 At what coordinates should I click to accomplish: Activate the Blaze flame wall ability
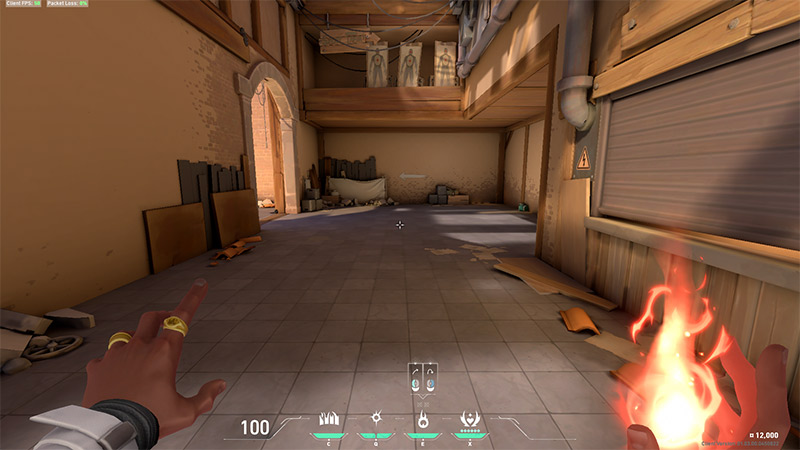point(327,419)
